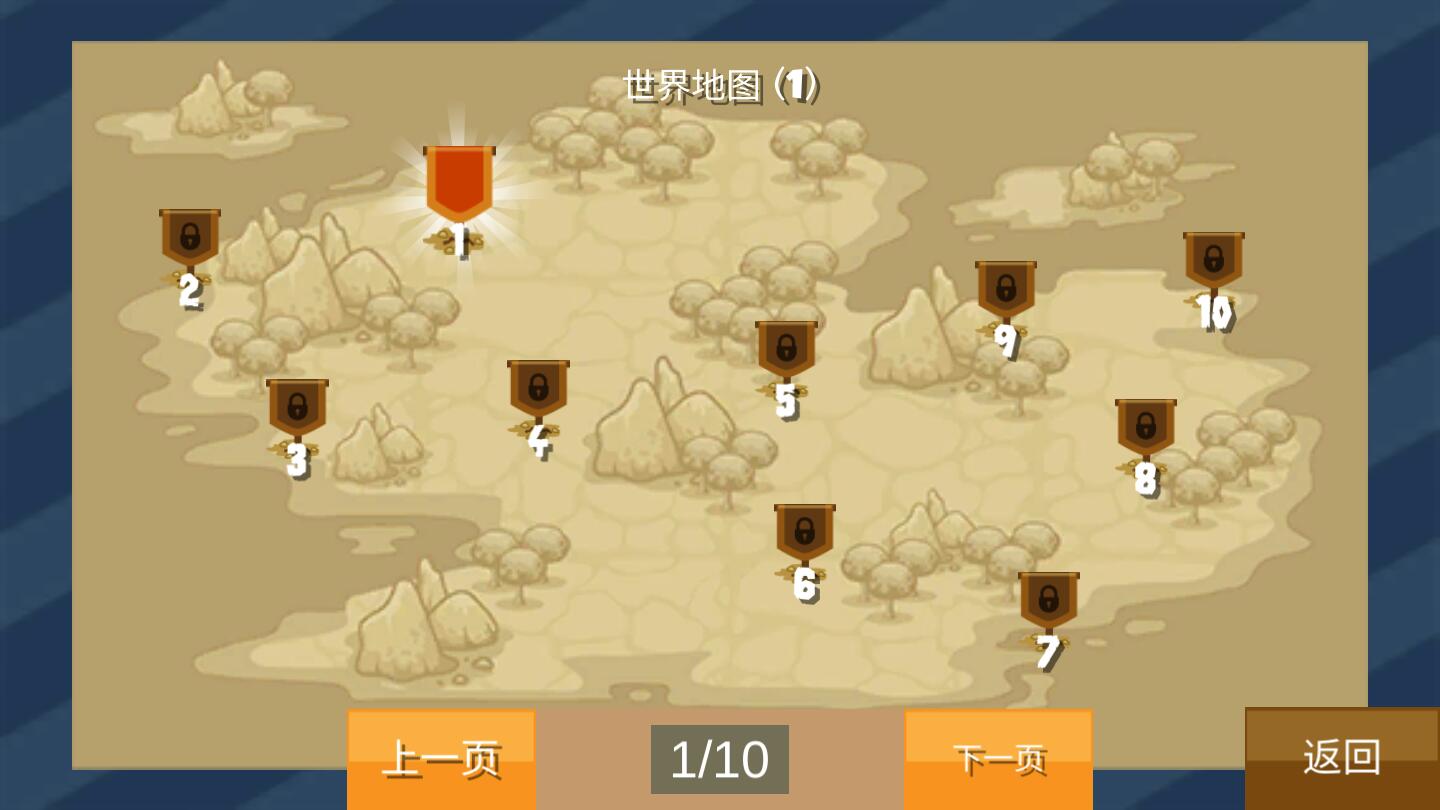The width and height of the screenshot is (1440, 810).
Task: Click the 1/10 page indicator
Action: click(x=719, y=760)
